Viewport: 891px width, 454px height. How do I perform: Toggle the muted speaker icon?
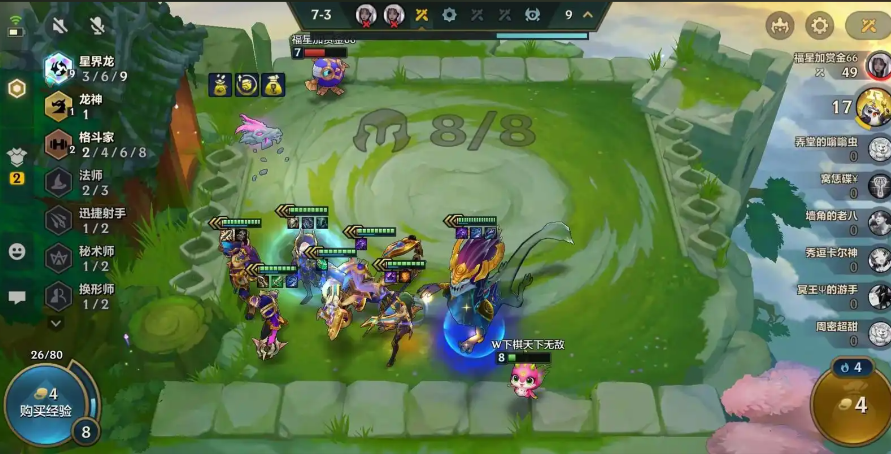point(60,26)
